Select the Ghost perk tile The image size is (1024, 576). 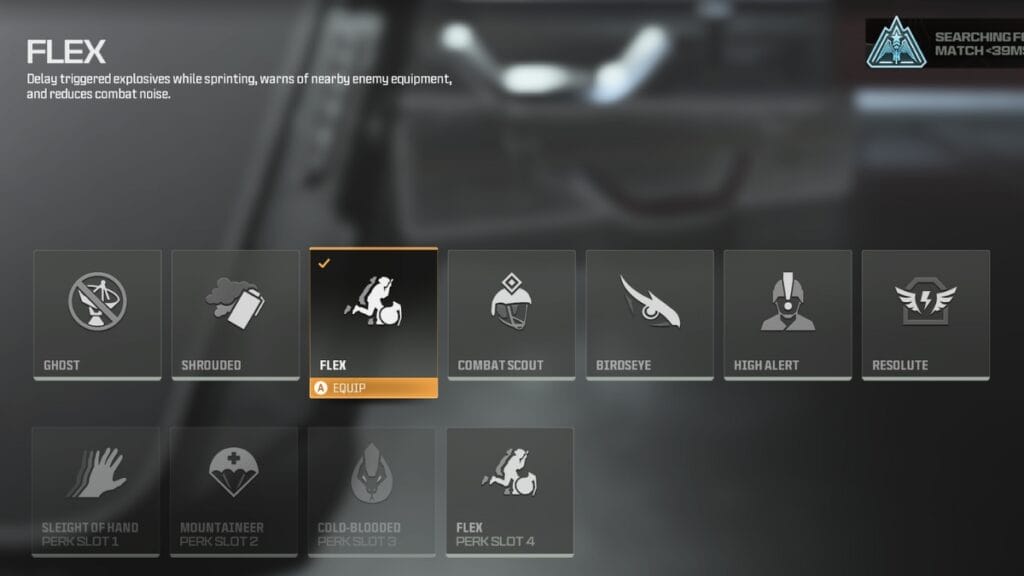(x=97, y=314)
